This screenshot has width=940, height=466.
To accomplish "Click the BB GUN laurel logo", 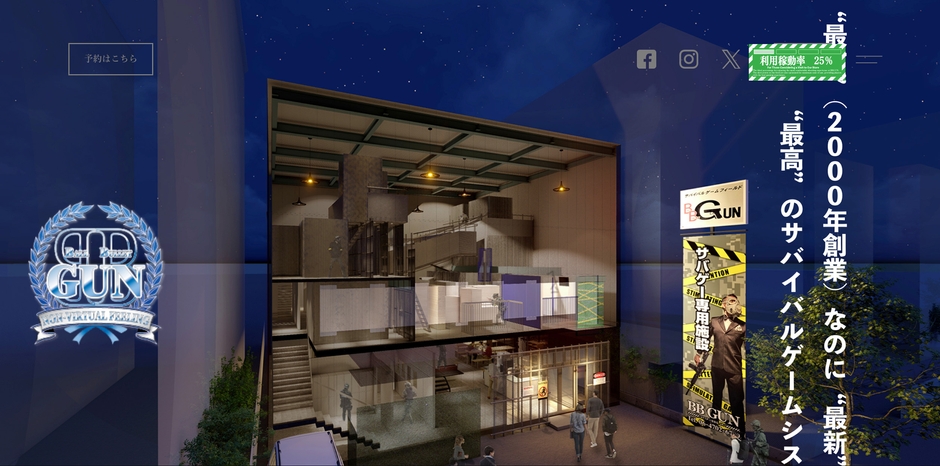I will (x=96, y=272).
